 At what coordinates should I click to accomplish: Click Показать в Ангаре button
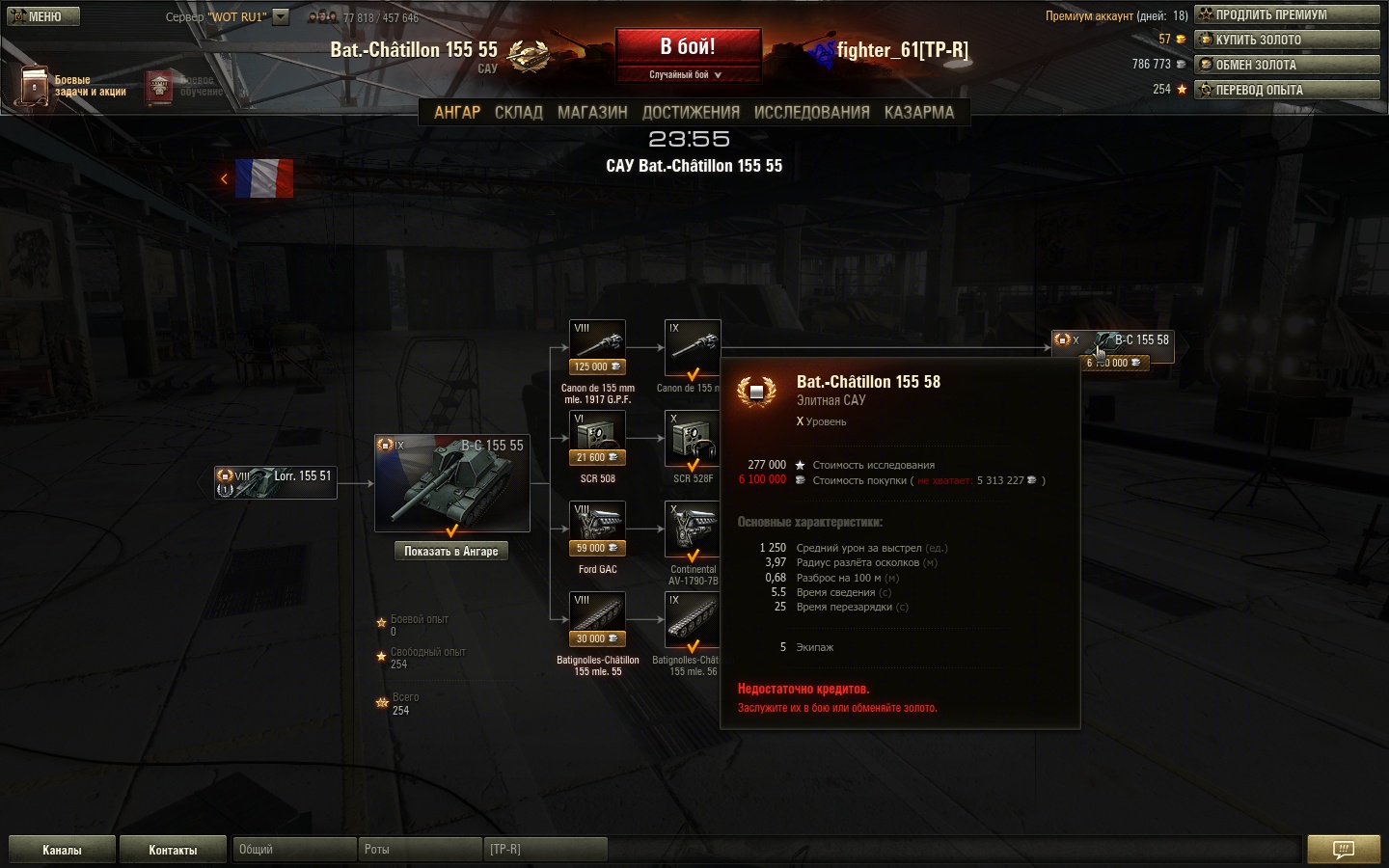point(451,551)
